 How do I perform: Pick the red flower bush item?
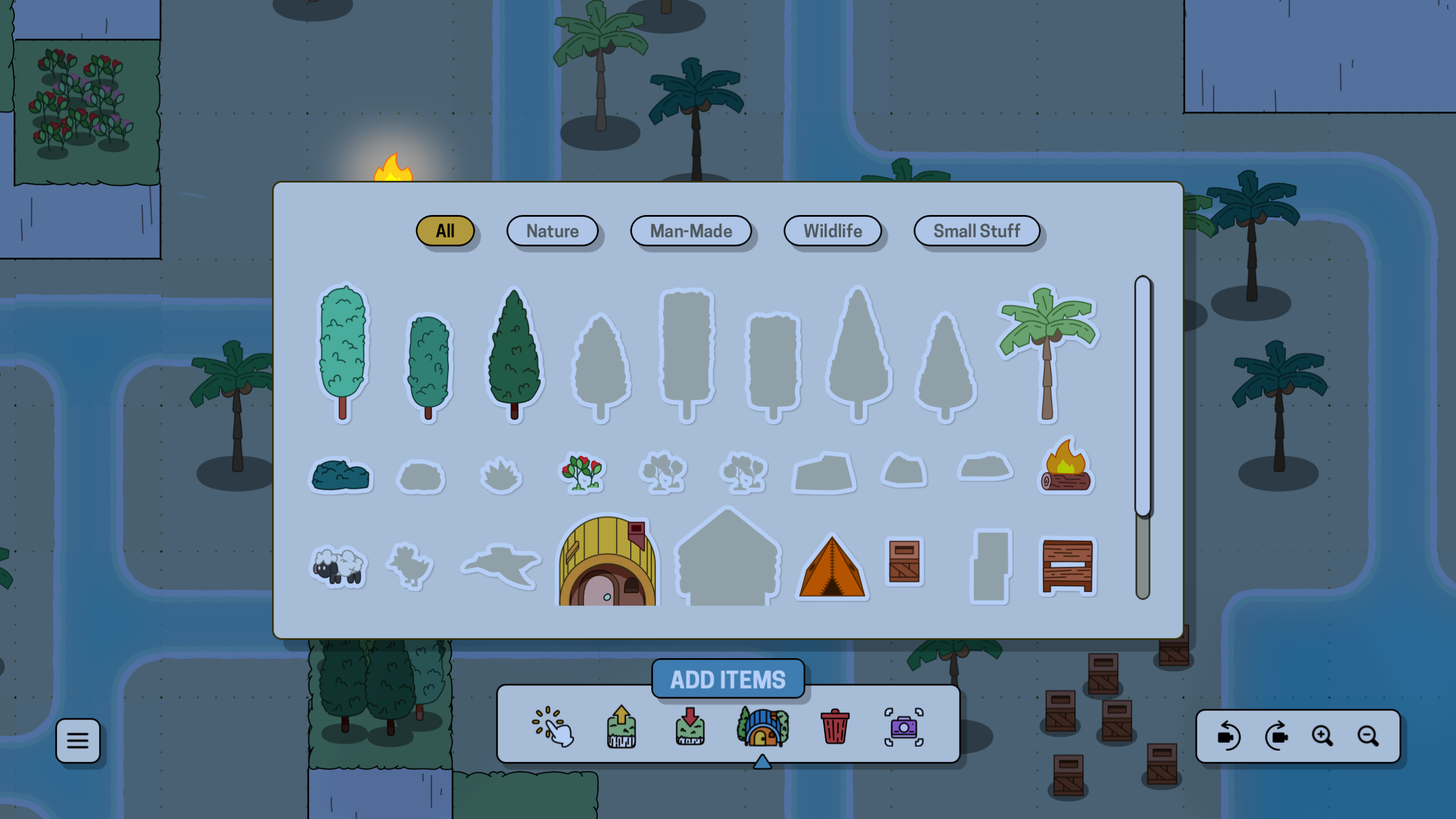pos(581,472)
